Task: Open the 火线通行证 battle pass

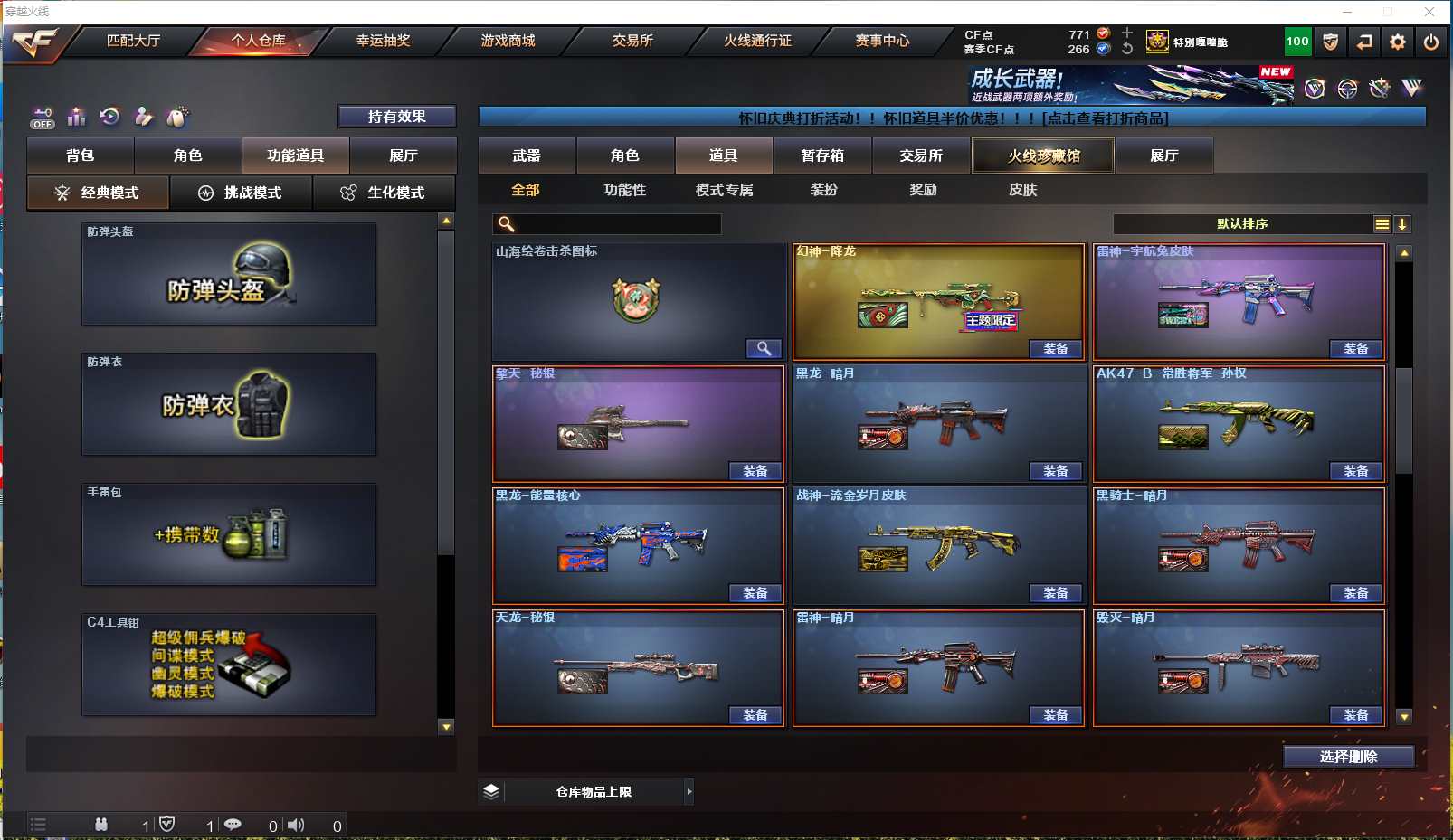Action: point(757,41)
